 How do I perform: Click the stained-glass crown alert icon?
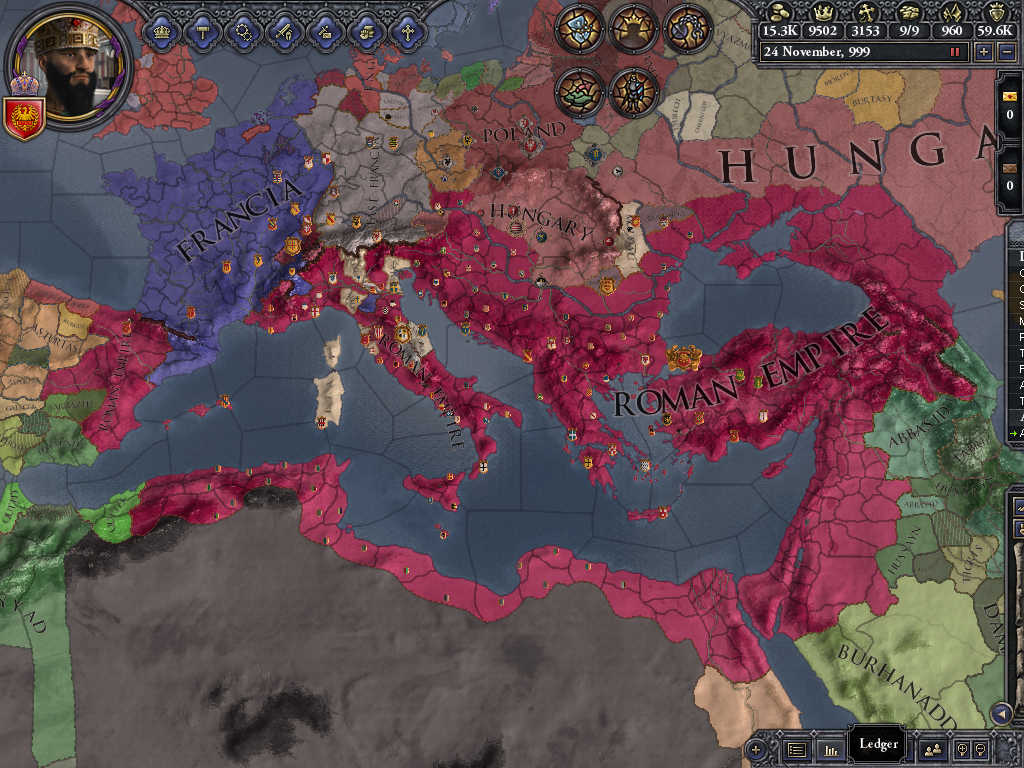point(633,28)
